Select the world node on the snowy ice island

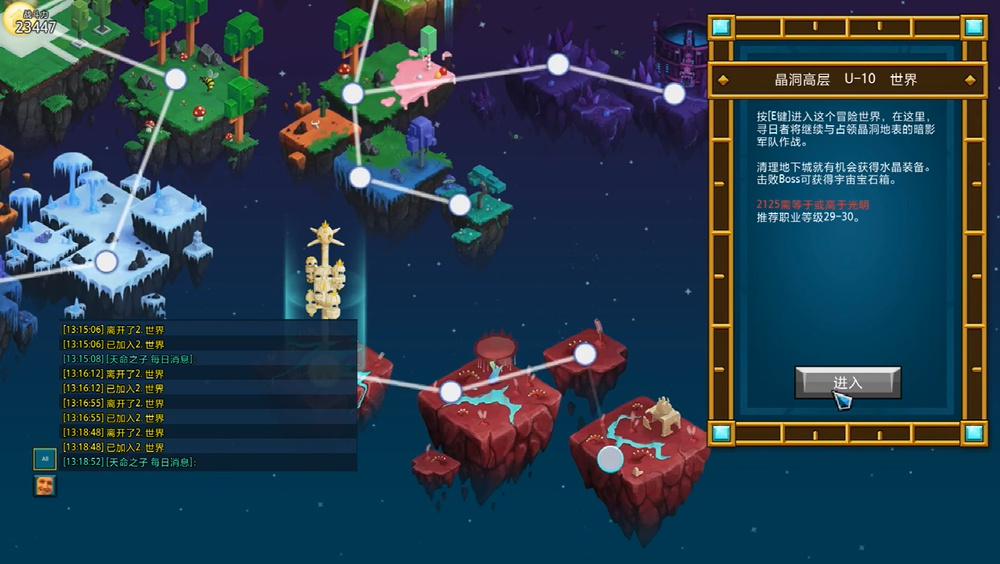point(107,262)
